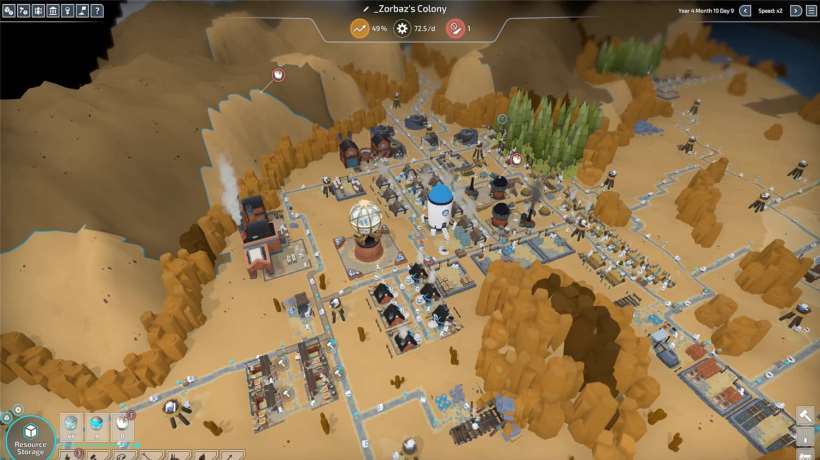Select the cyan crystal resource slot
Viewport: 820px width, 460px height.
tap(97, 426)
